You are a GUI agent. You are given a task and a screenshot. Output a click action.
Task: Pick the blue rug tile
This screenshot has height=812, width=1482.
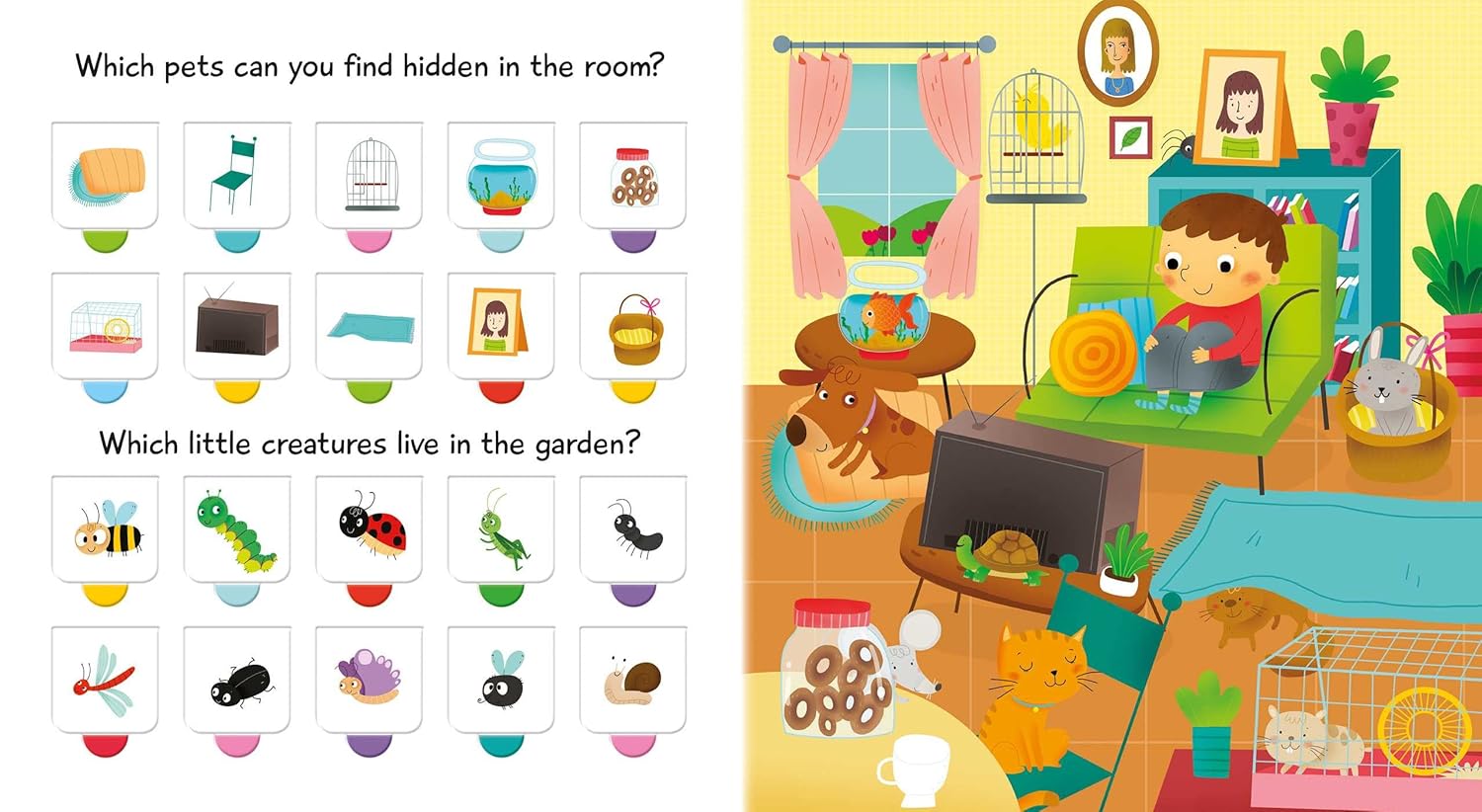click(370, 325)
